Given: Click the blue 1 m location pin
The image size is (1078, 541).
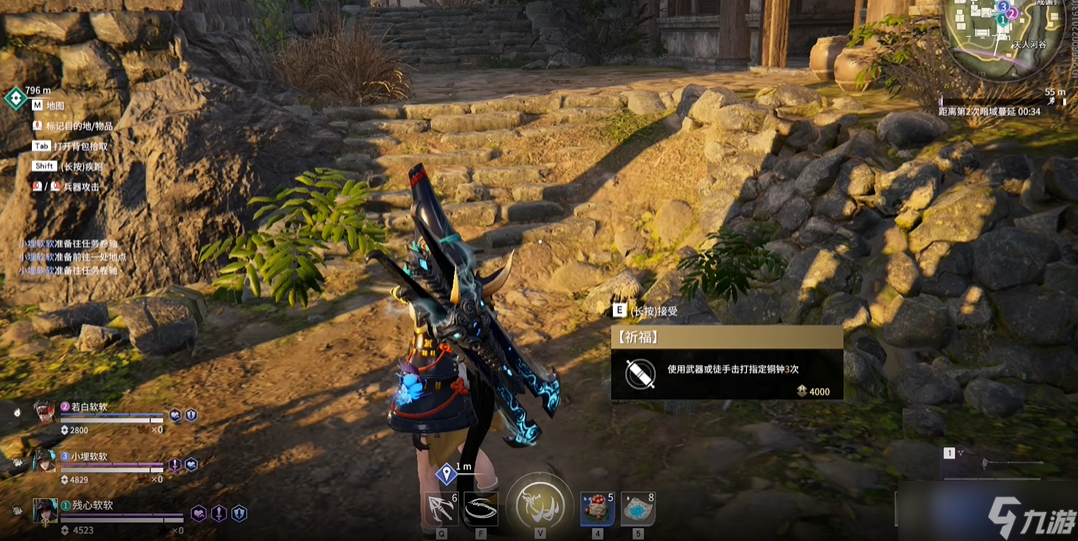Looking at the screenshot, I should [x=446, y=473].
